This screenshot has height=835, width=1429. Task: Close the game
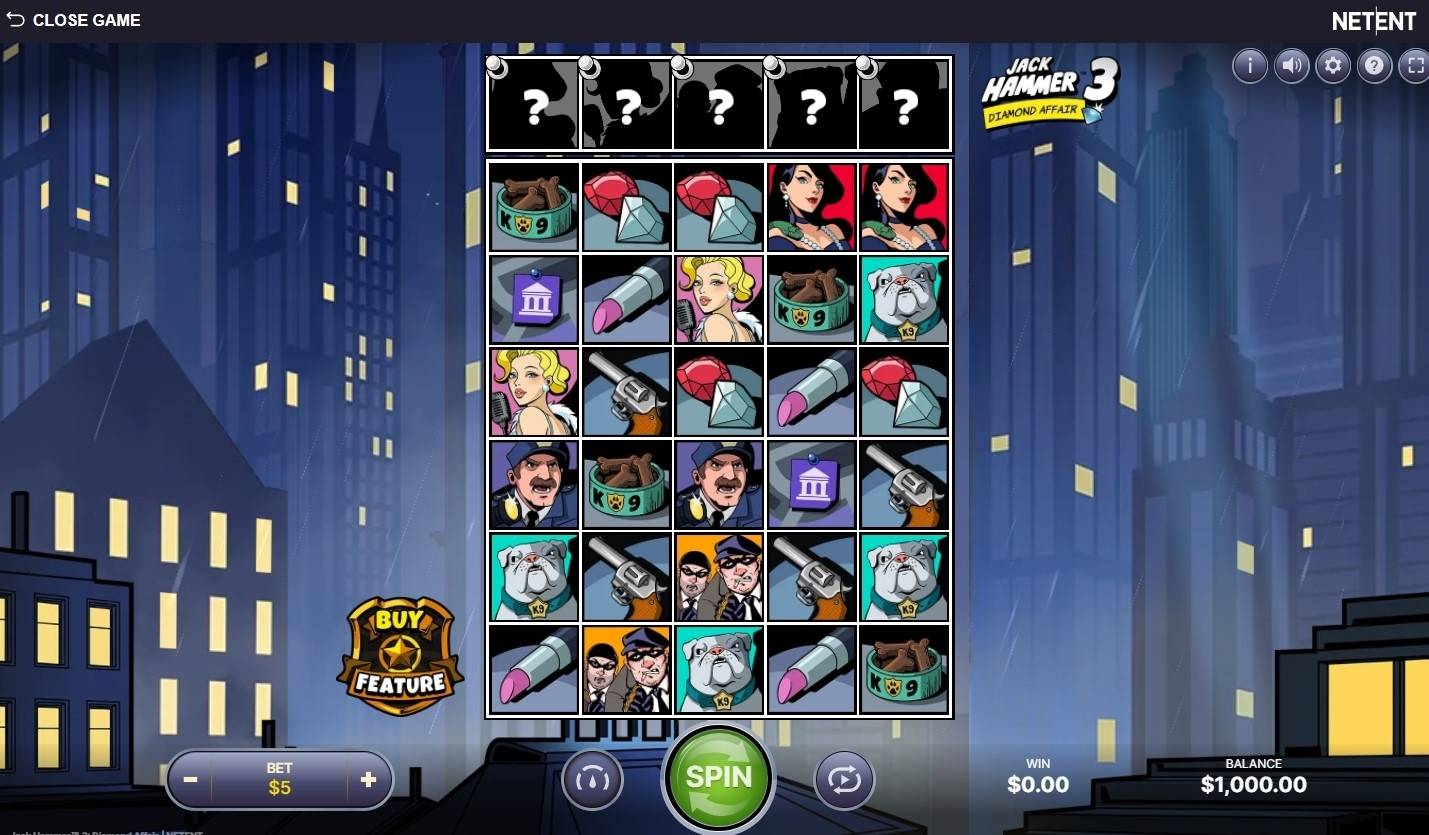[x=73, y=20]
